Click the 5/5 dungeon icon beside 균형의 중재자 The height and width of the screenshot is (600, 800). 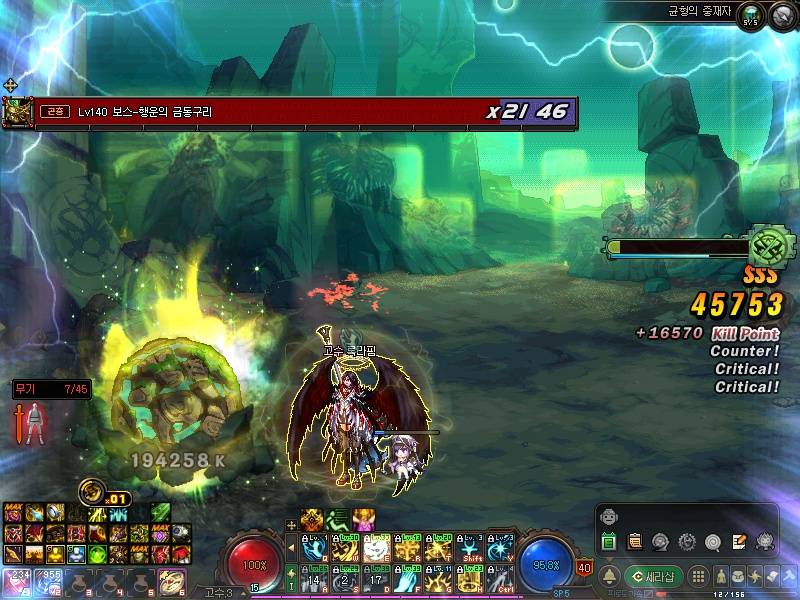[751, 17]
